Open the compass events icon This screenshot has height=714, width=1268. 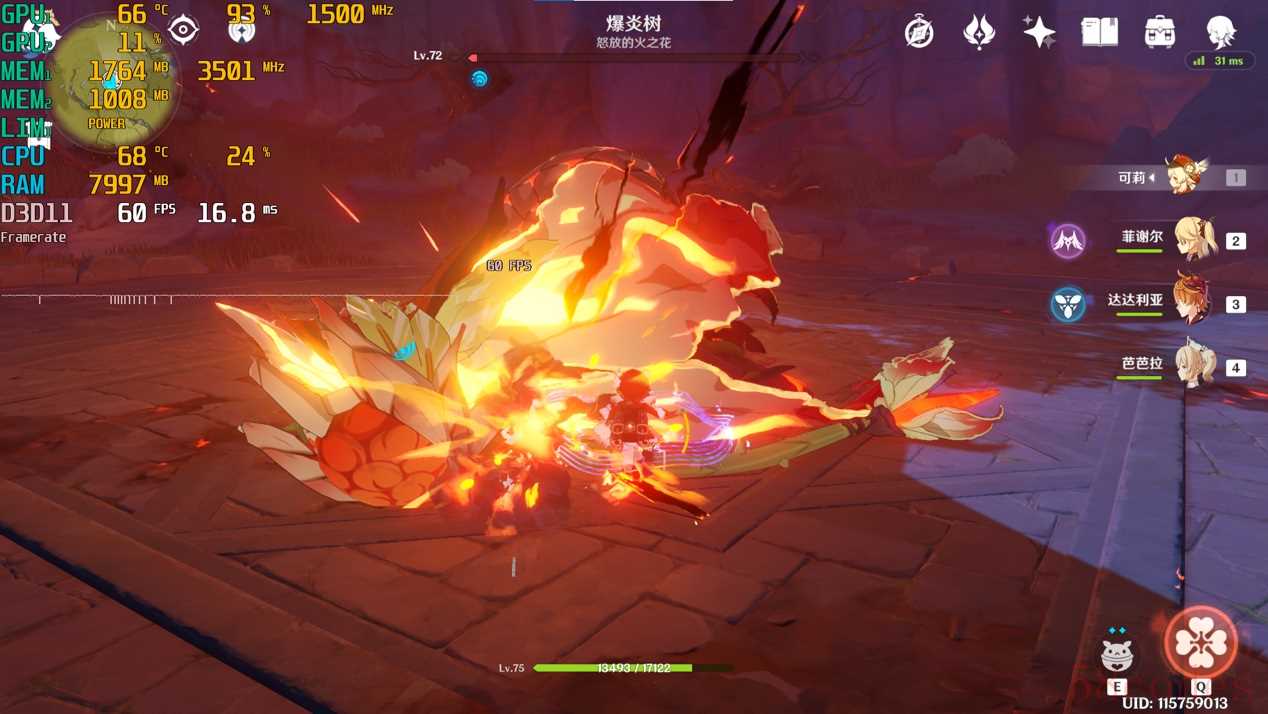coord(919,32)
